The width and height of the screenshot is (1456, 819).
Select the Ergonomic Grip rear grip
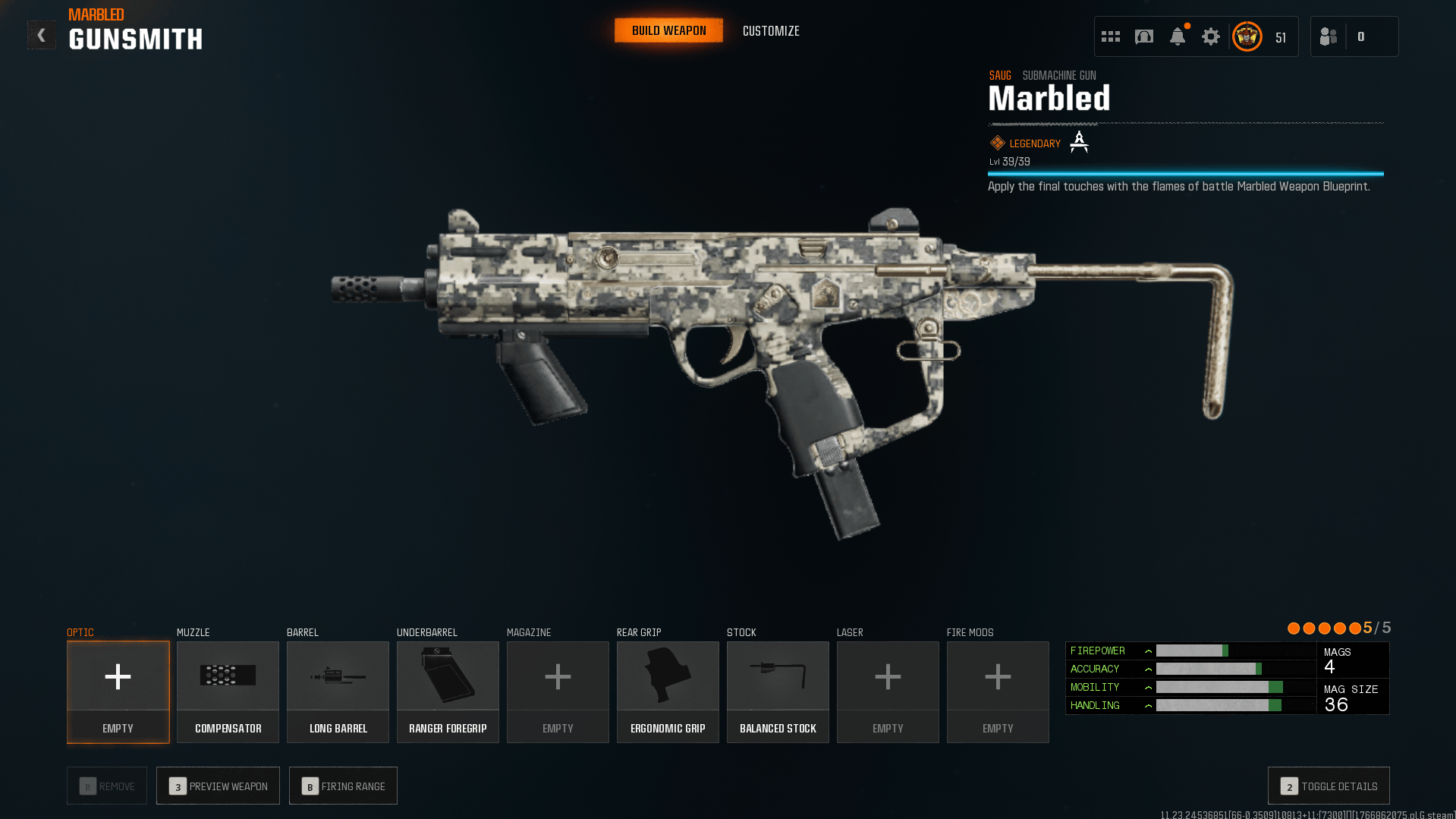point(667,691)
